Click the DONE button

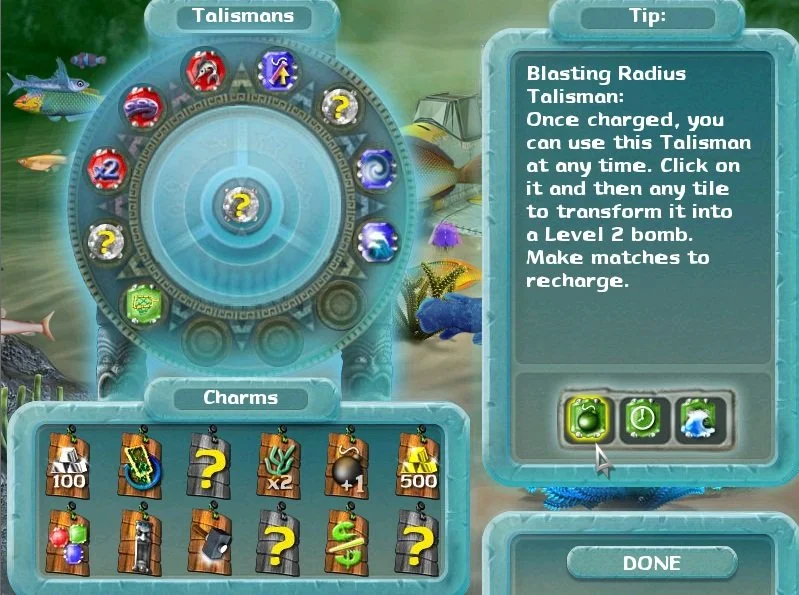pyautogui.click(x=651, y=563)
